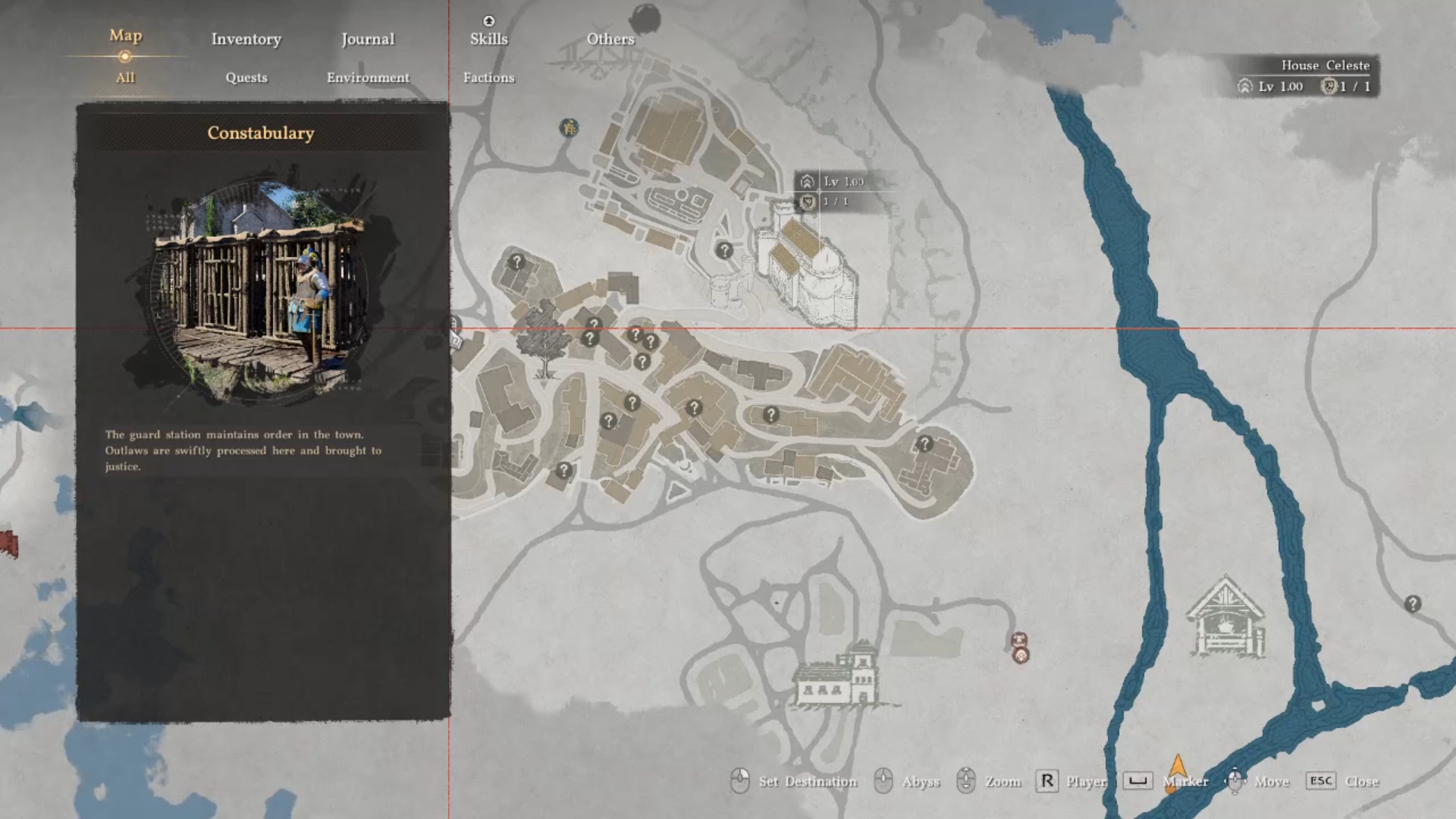Click the R Player button to center map
Viewport: 1456px width, 819px height.
coord(1048,782)
